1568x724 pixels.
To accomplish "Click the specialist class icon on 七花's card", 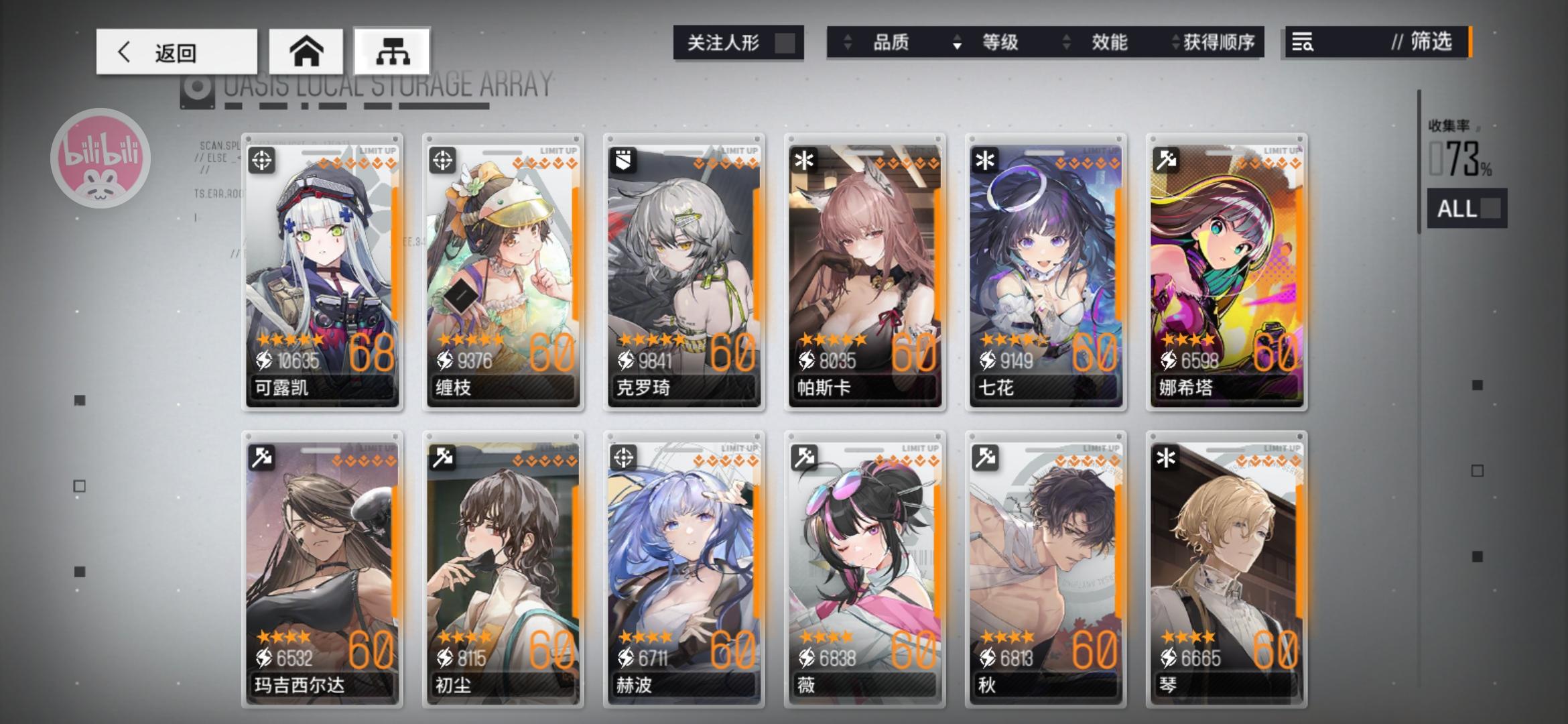I will tap(984, 161).
